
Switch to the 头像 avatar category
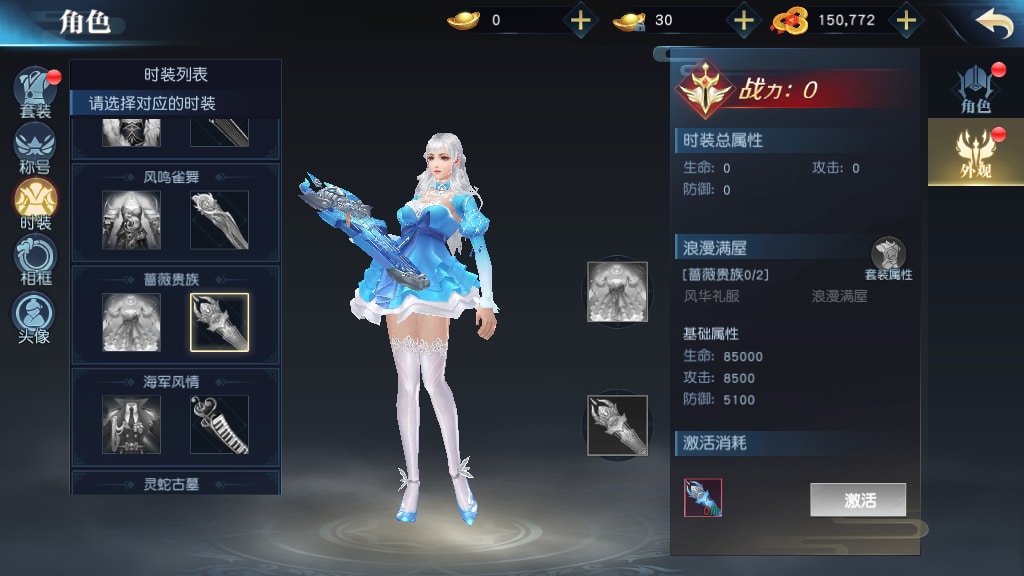click(35, 316)
